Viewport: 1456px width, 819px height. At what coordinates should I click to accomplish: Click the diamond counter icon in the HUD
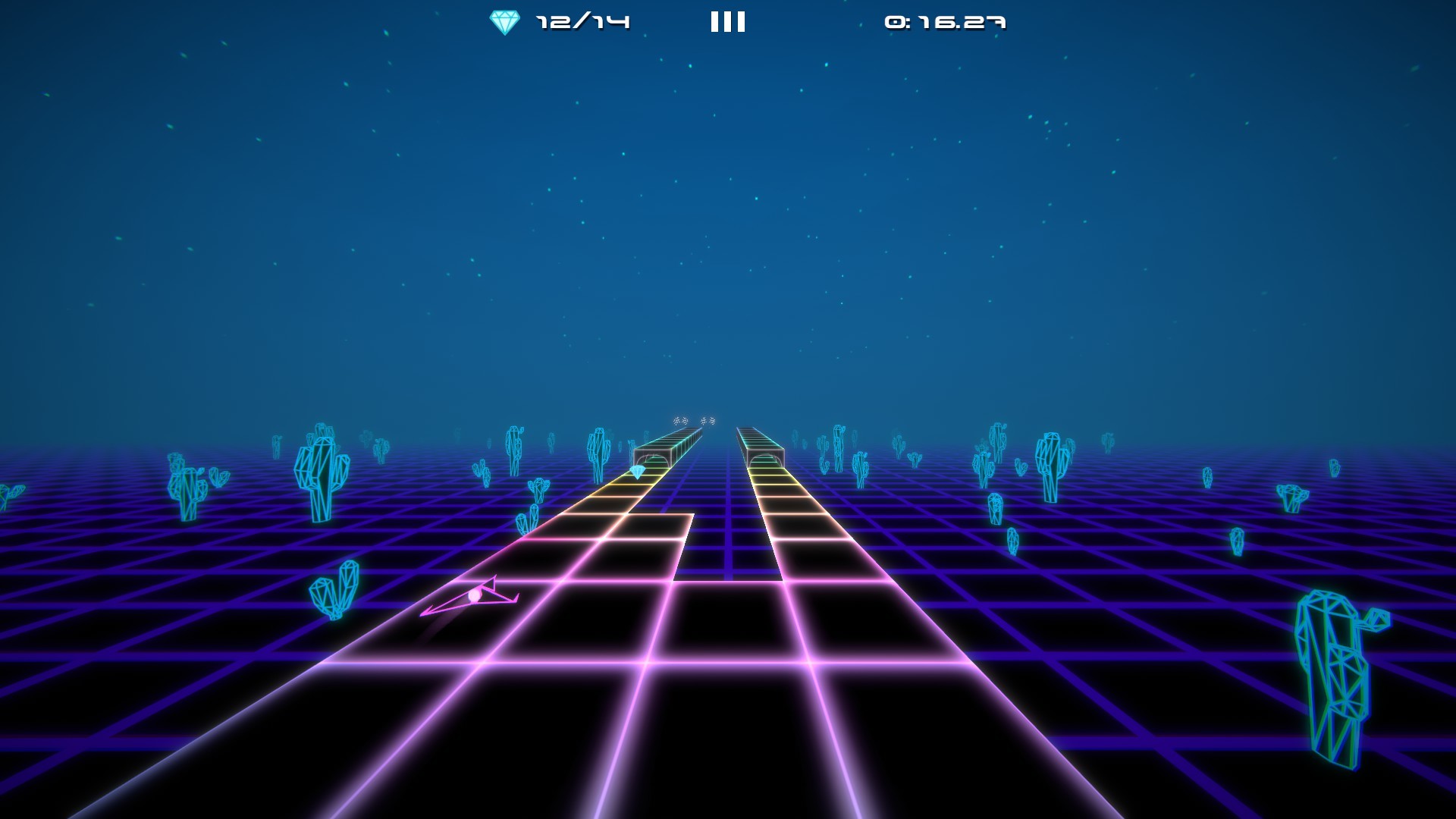(x=505, y=20)
